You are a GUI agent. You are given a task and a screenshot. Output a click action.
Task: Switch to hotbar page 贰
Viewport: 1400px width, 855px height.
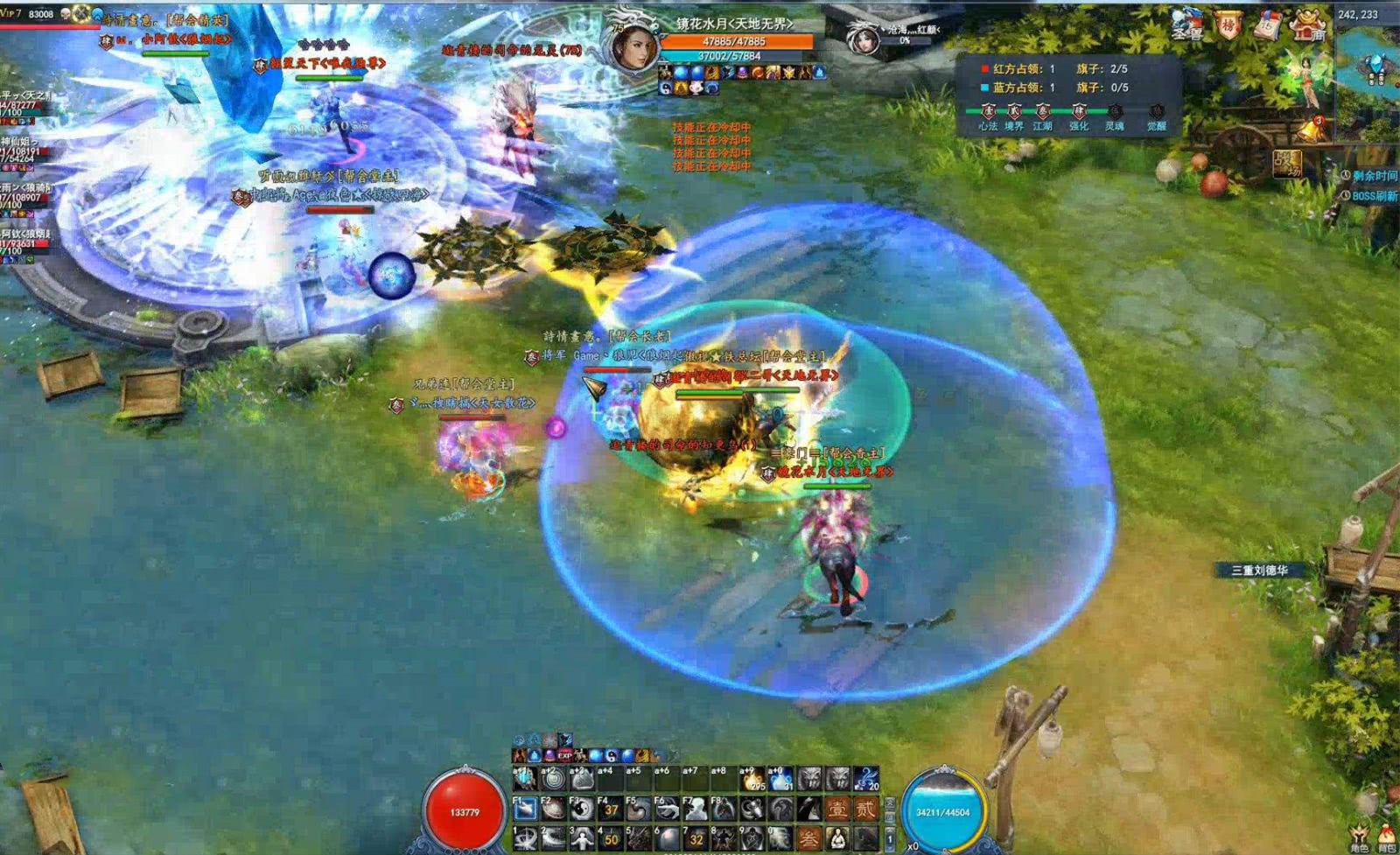click(x=865, y=809)
